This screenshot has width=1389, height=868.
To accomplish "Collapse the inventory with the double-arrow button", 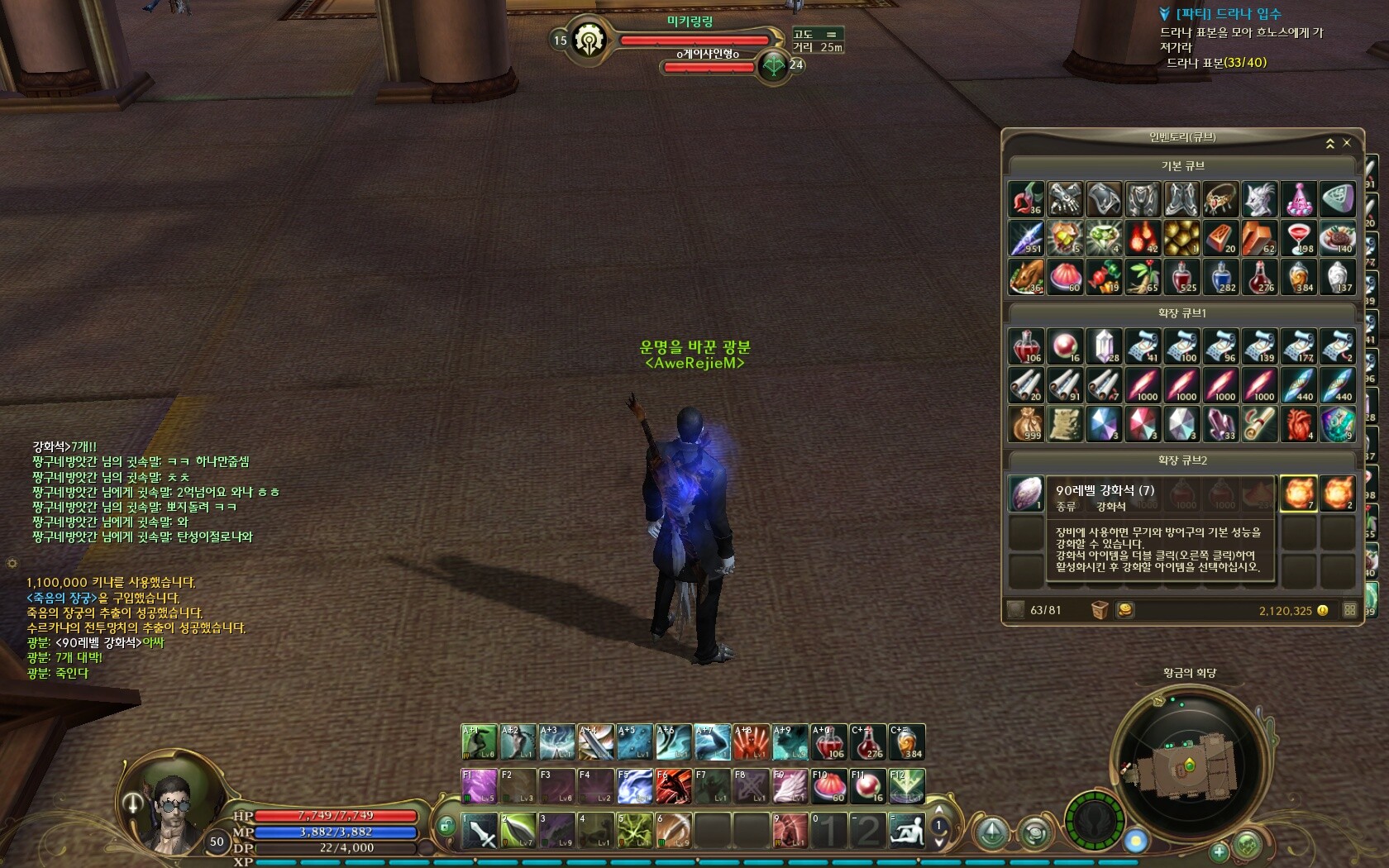I will (x=1330, y=144).
